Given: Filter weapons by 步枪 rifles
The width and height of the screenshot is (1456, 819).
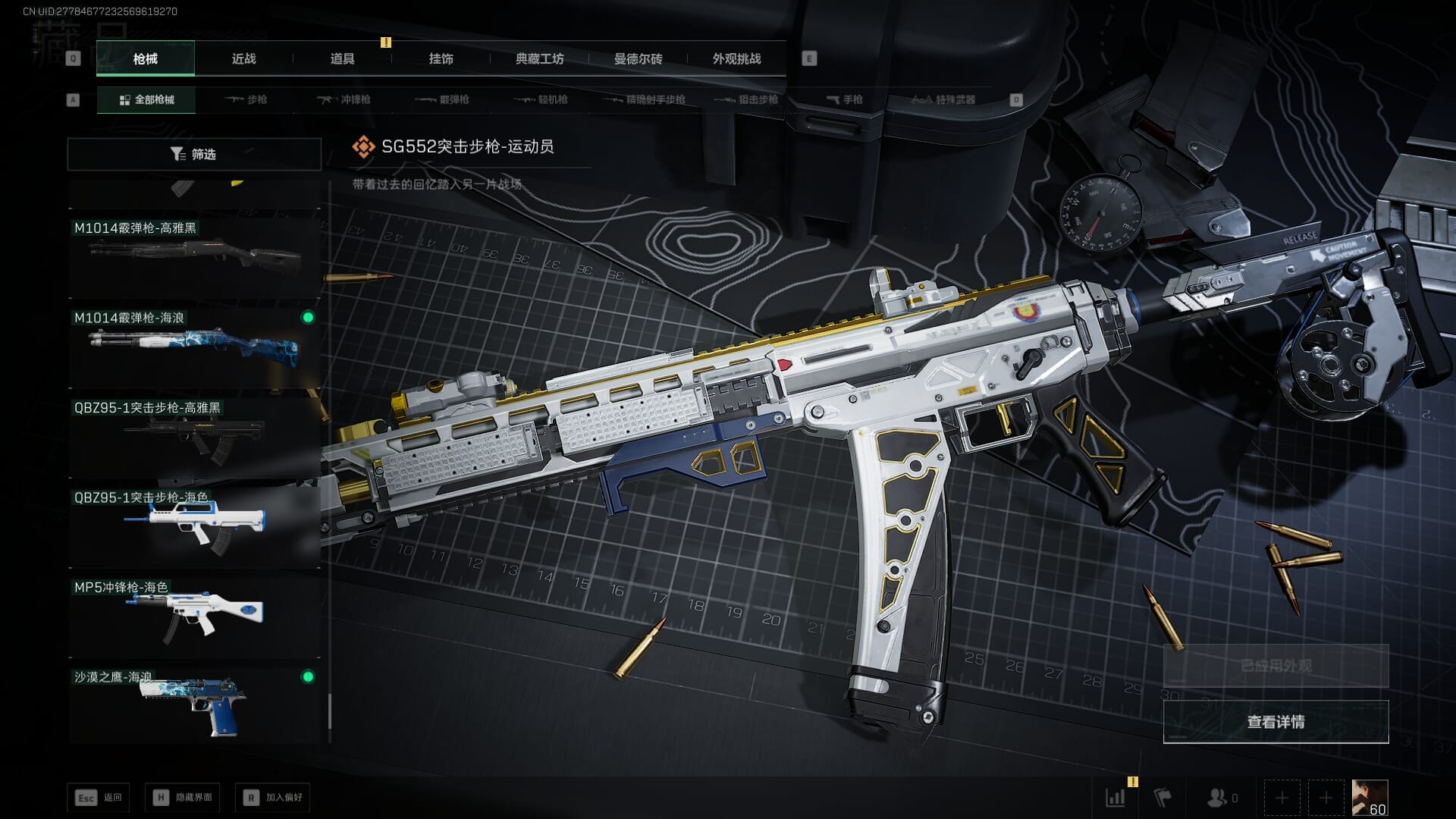Looking at the screenshot, I should pos(246,99).
